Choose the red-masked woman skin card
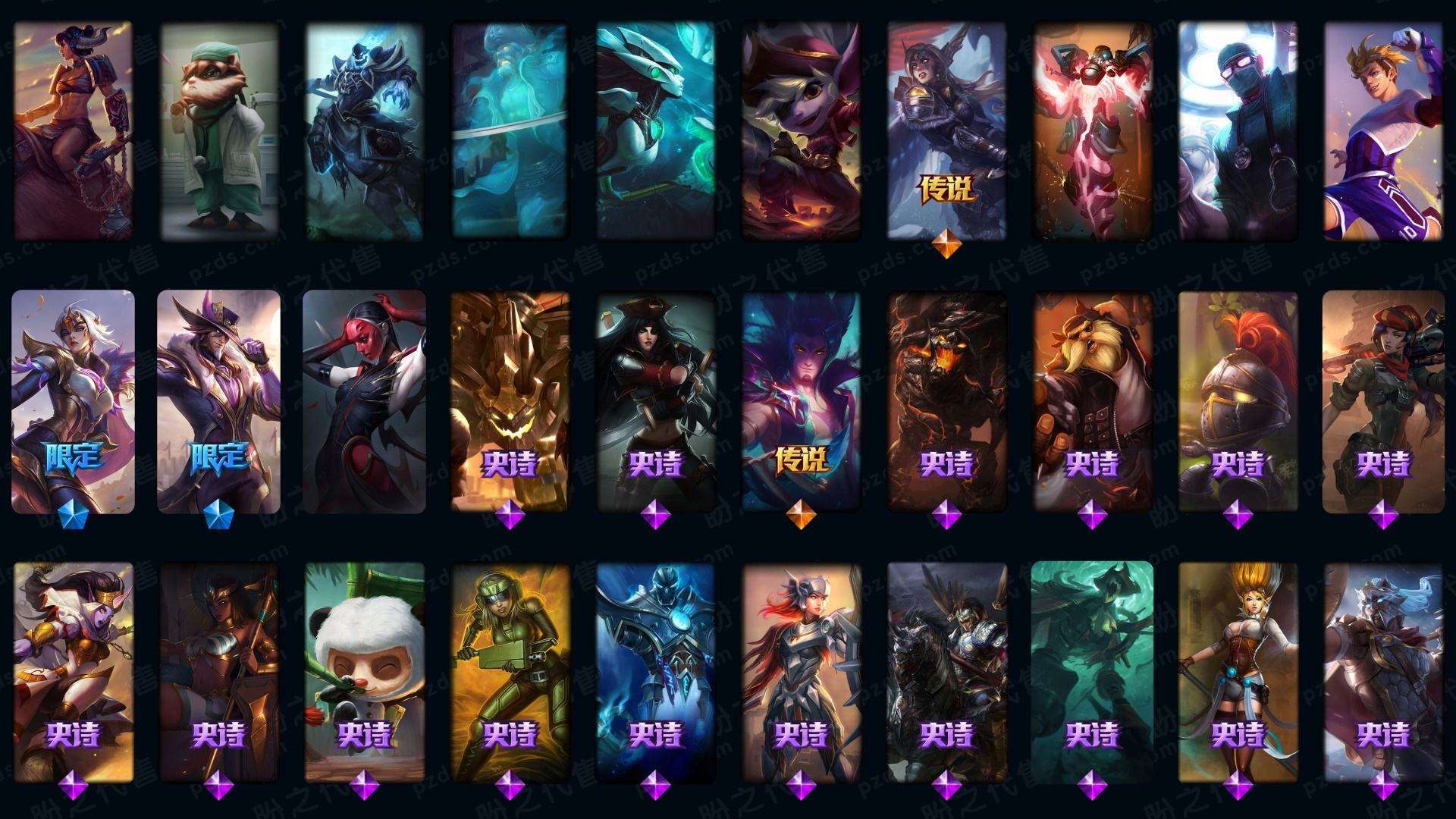This screenshot has height=819, width=1456. (x=364, y=400)
